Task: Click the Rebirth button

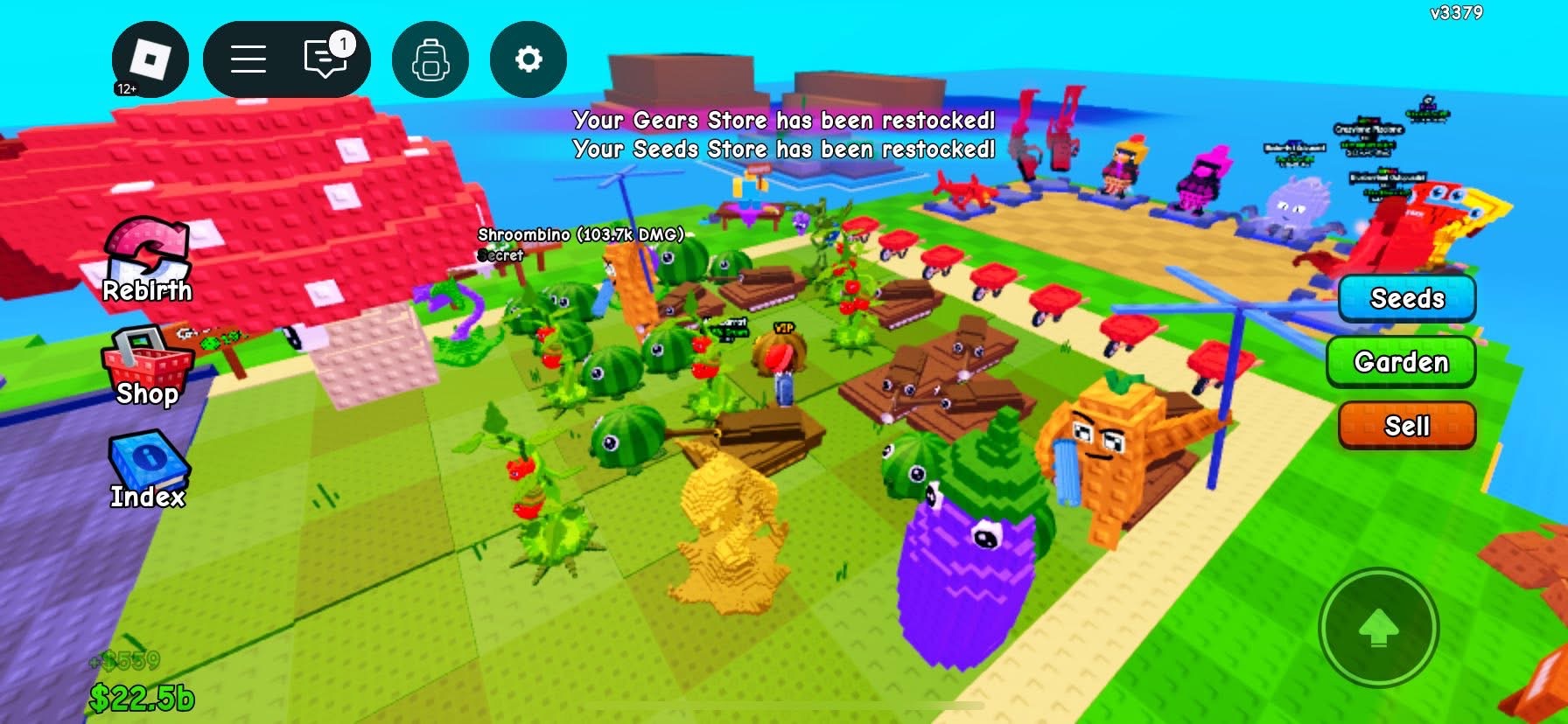Action: coord(147,261)
